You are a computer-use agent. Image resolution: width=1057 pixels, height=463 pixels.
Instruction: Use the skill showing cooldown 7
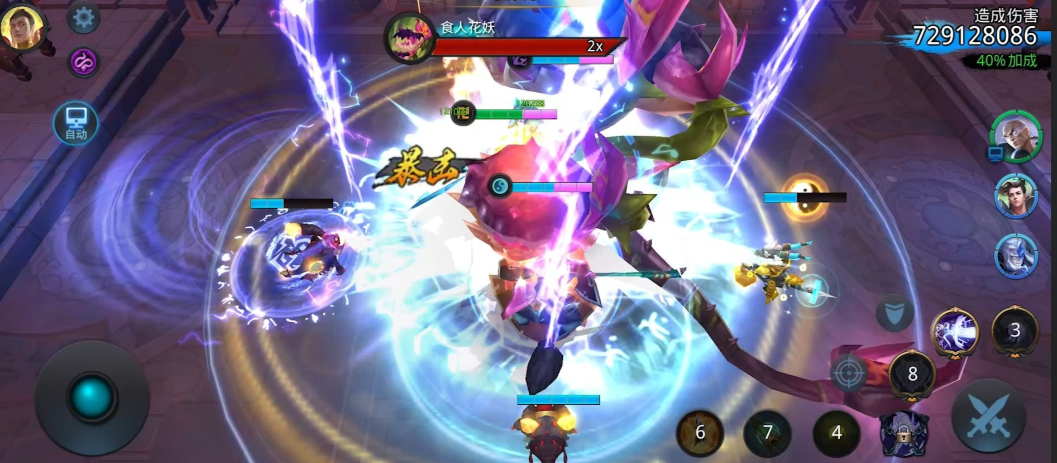[768, 433]
